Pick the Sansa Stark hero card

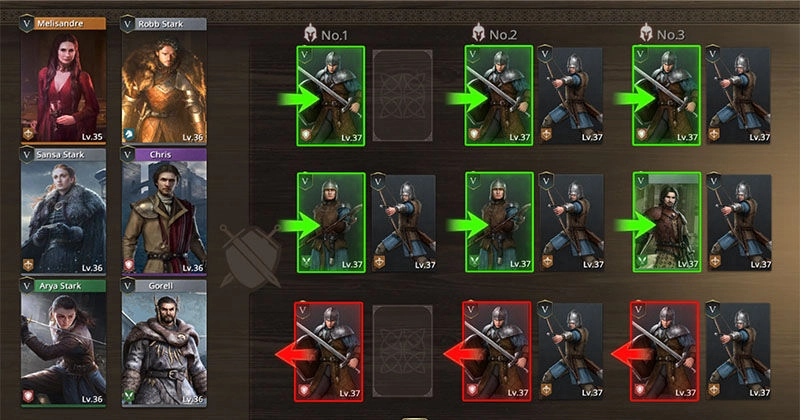[x=63, y=211]
